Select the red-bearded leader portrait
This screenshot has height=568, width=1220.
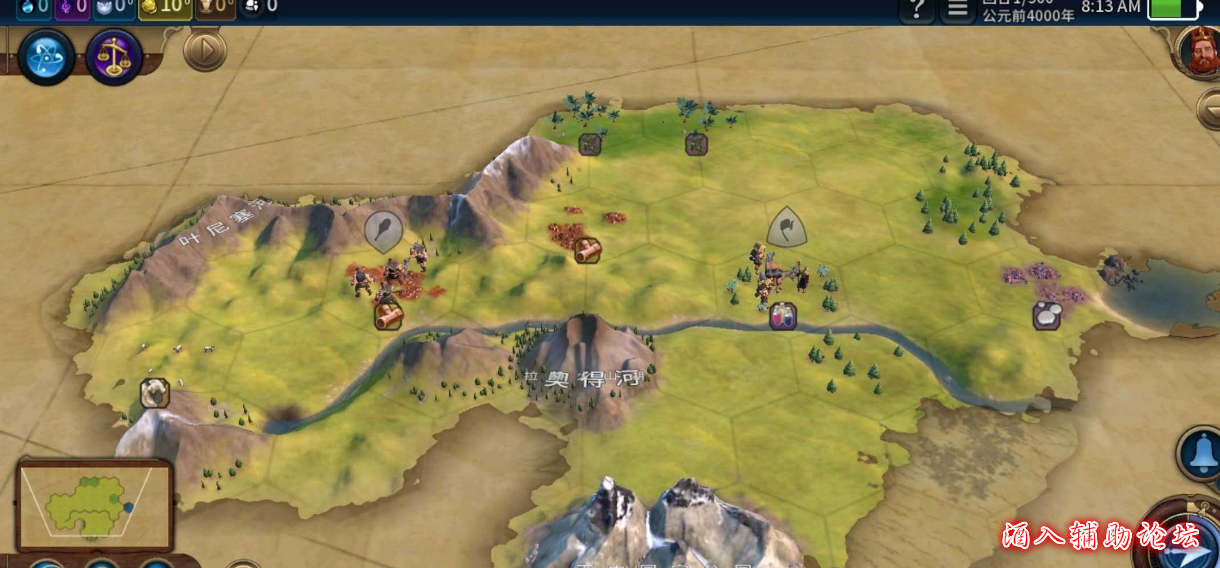tap(1201, 52)
